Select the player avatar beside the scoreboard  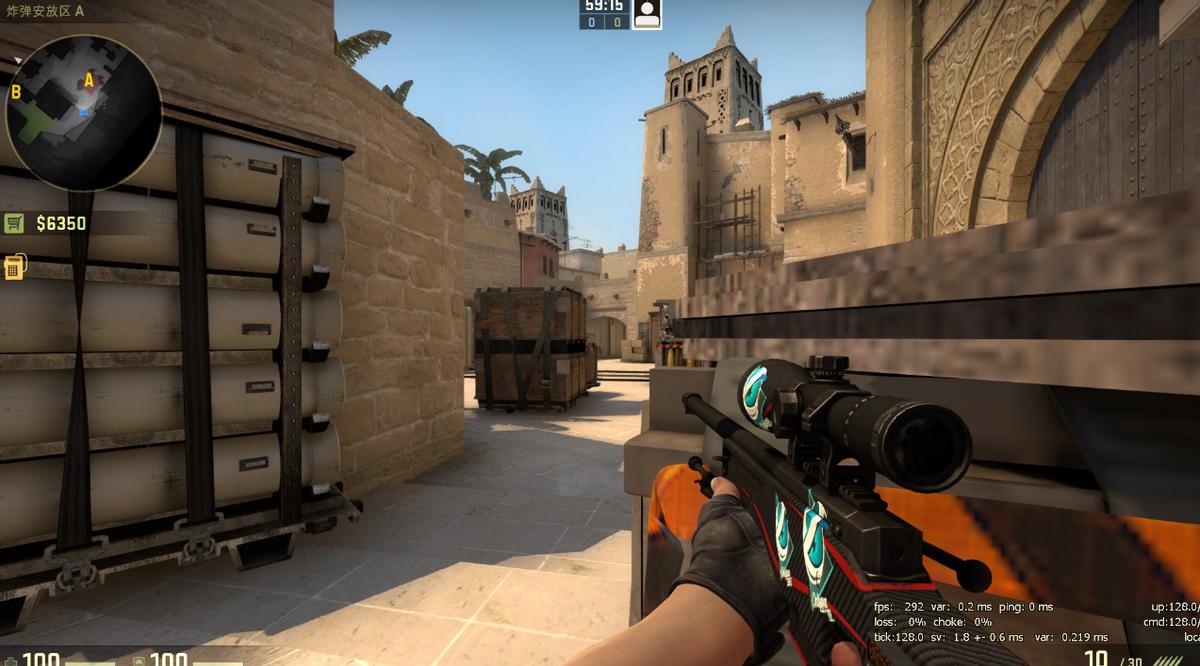pyautogui.click(x=647, y=14)
